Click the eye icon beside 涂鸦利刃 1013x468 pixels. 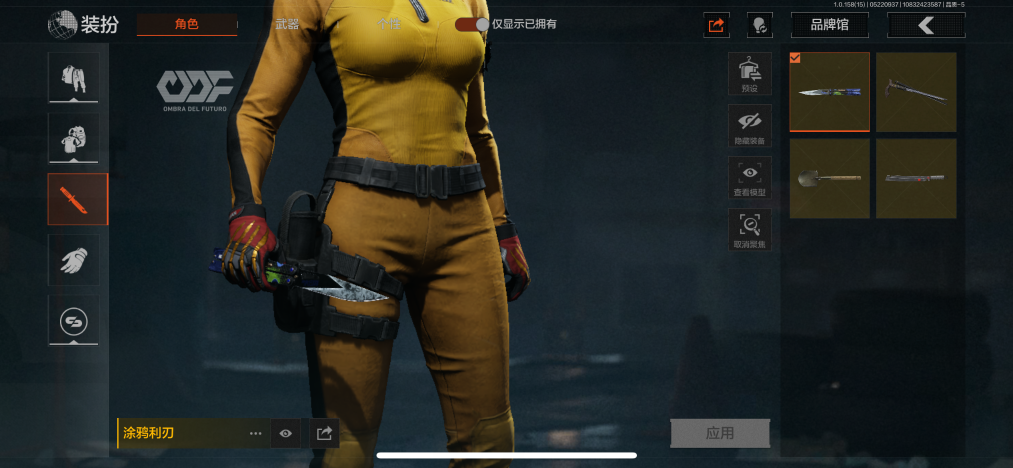286,433
